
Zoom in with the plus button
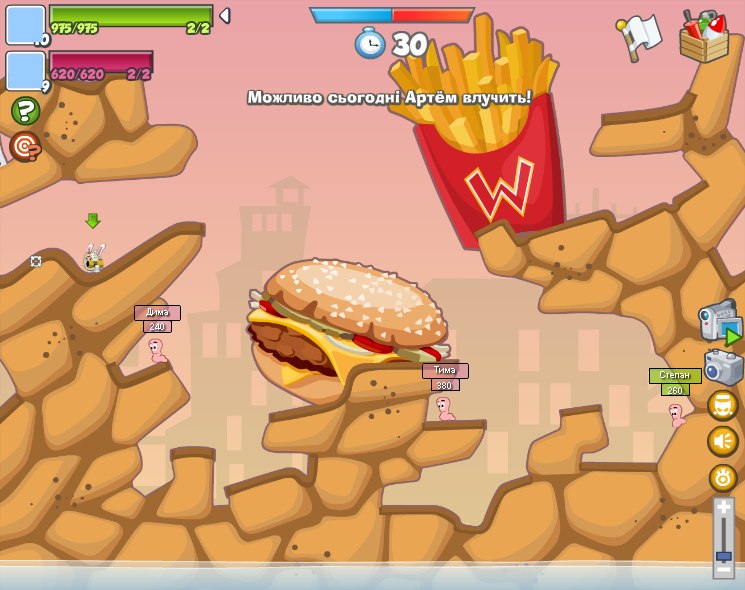(x=723, y=509)
